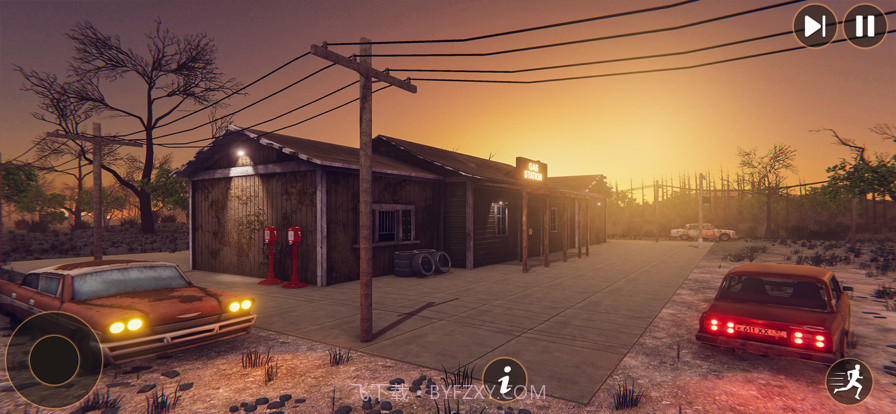Activate the sprint running icon
896x414 pixels.
pos(849,381)
